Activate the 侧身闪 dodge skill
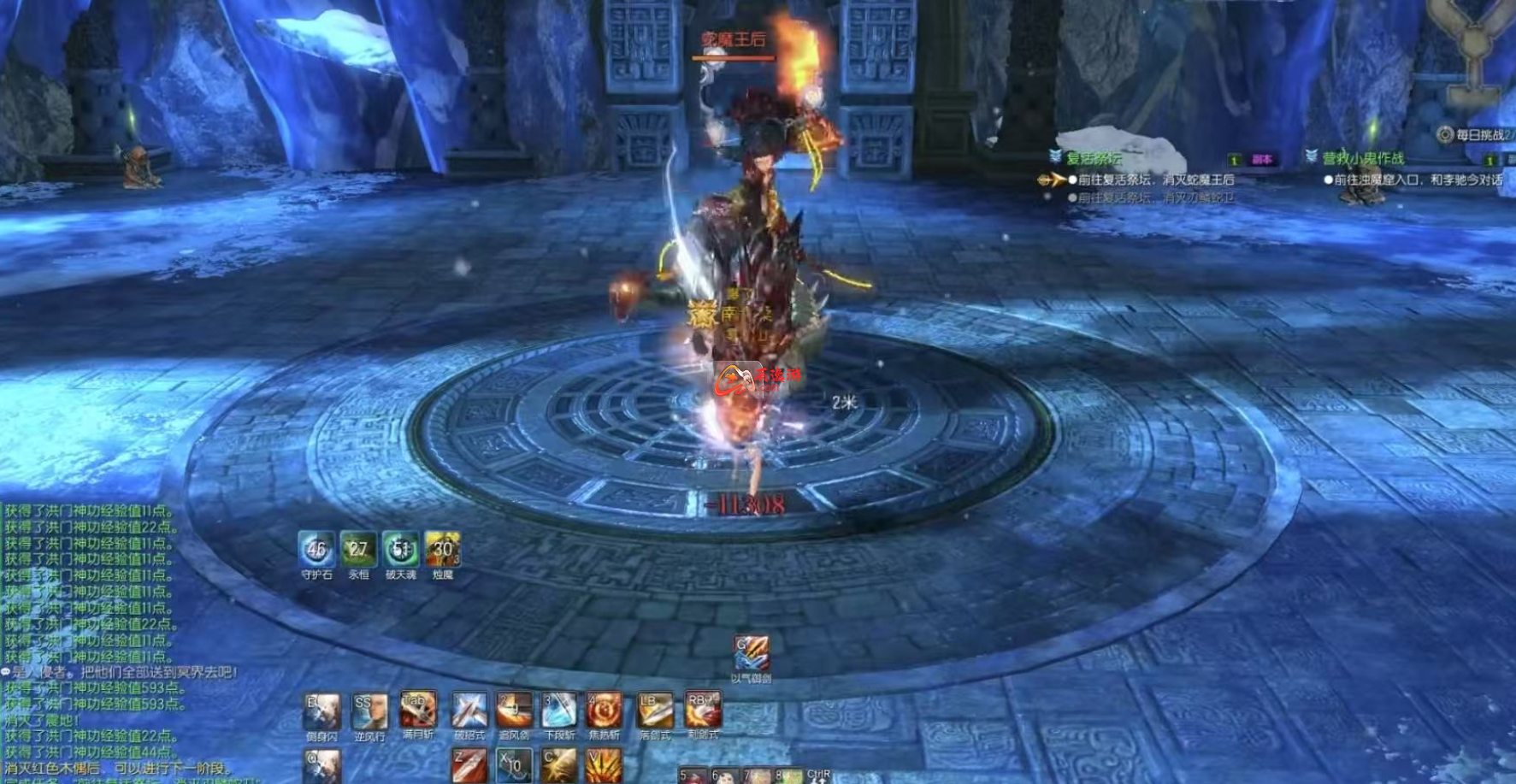1516x784 pixels. 322,711
